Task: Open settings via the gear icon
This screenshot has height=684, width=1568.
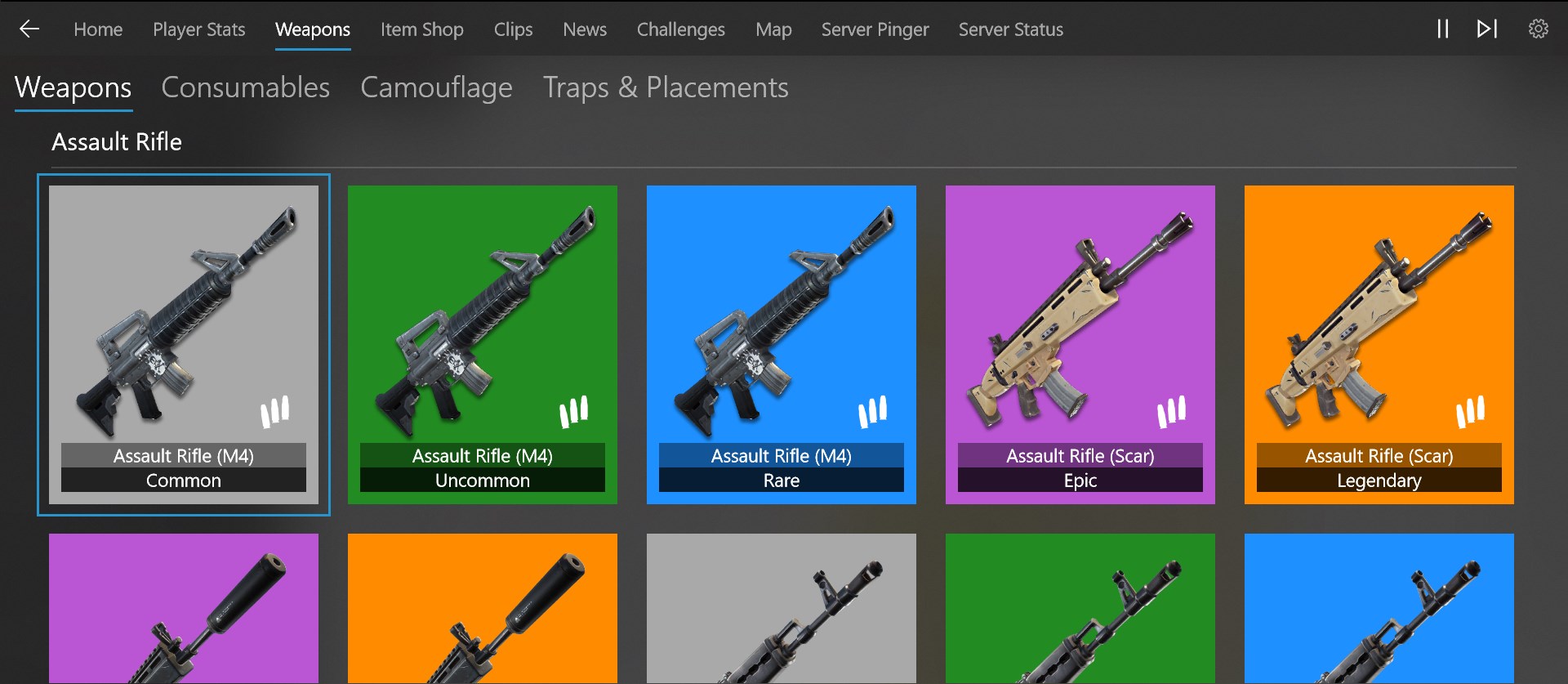Action: point(1539,29)
